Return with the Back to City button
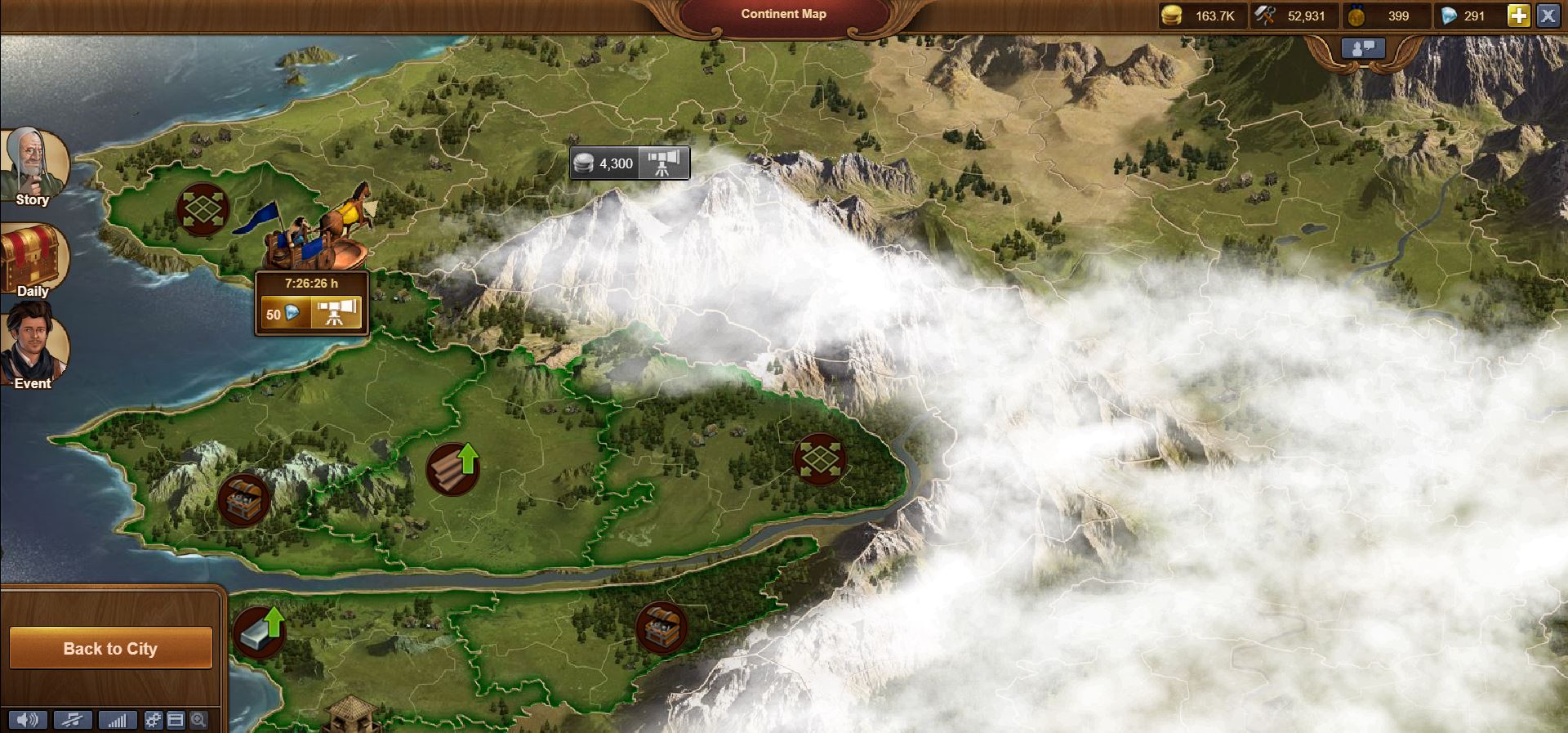Image resolution: width=1568 pixels, height=733 pixels. point(110,649)
